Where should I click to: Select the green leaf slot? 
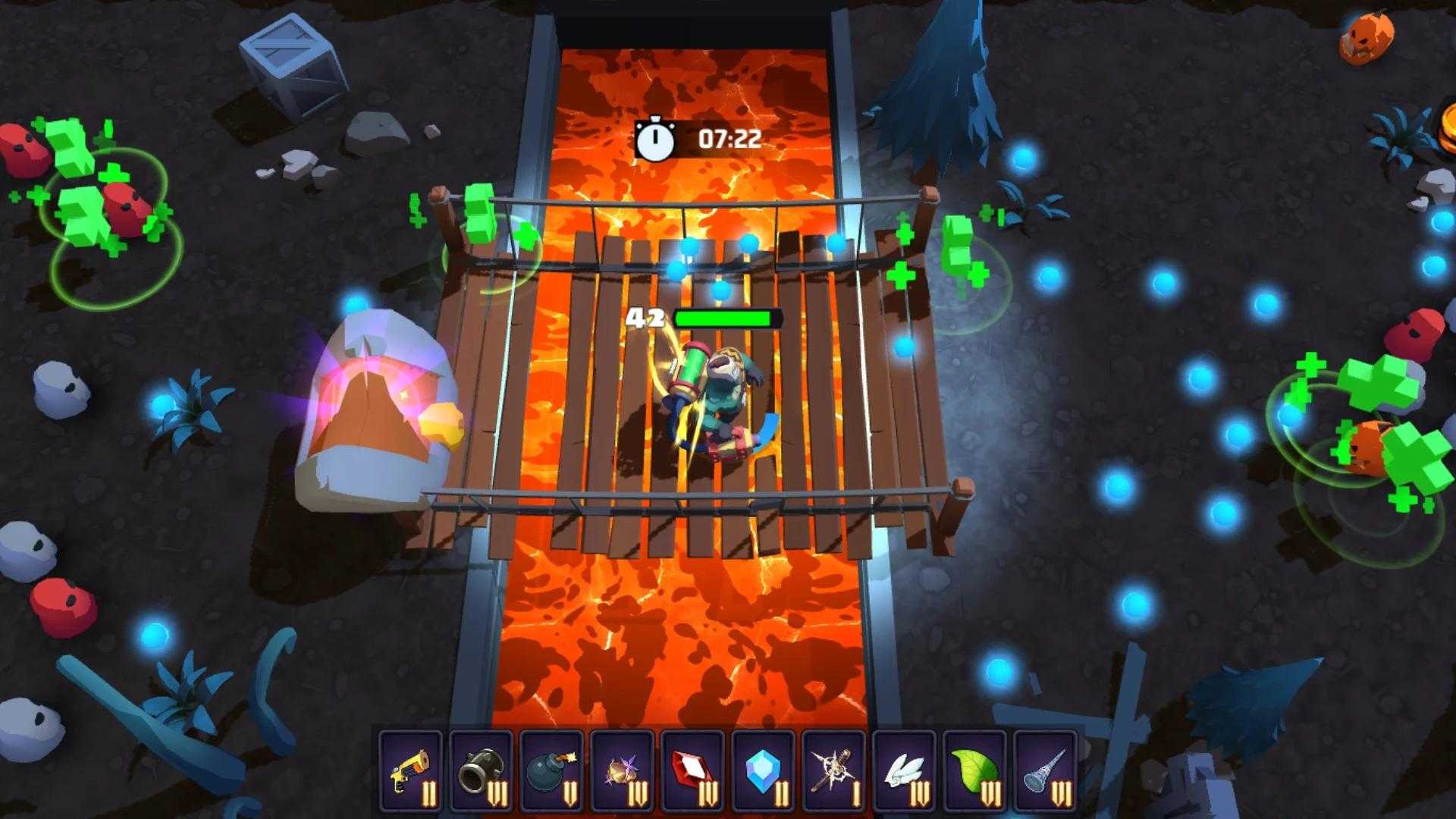point(974,771)
